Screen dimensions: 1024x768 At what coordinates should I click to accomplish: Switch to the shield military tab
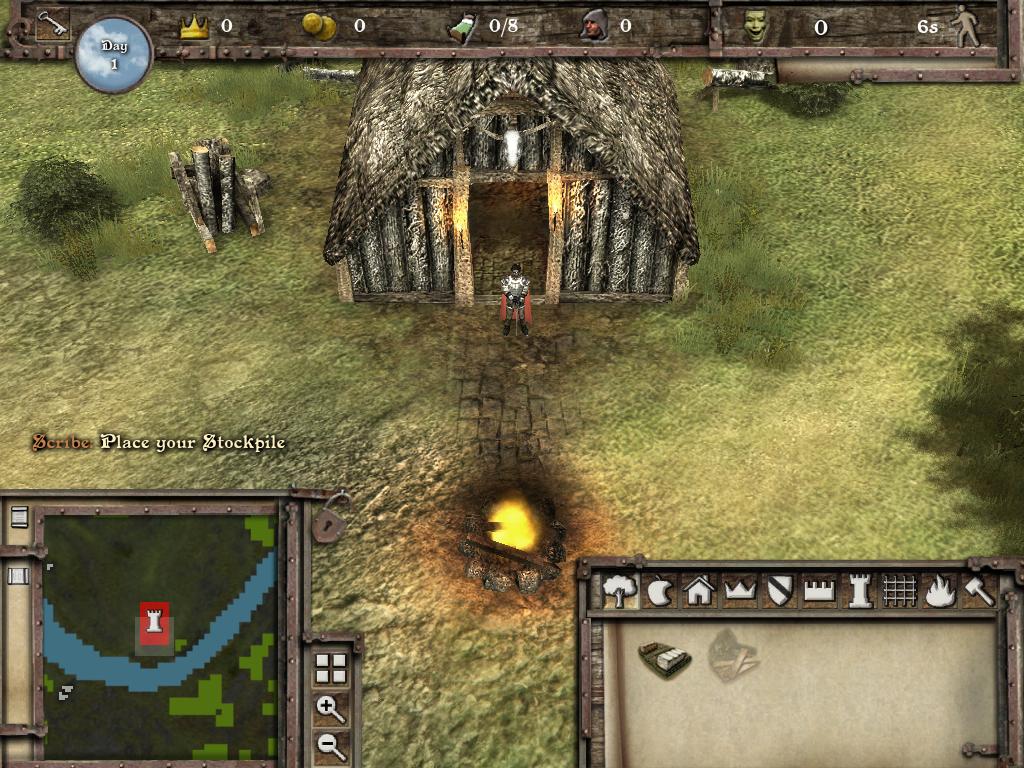(x=779, y=591)
